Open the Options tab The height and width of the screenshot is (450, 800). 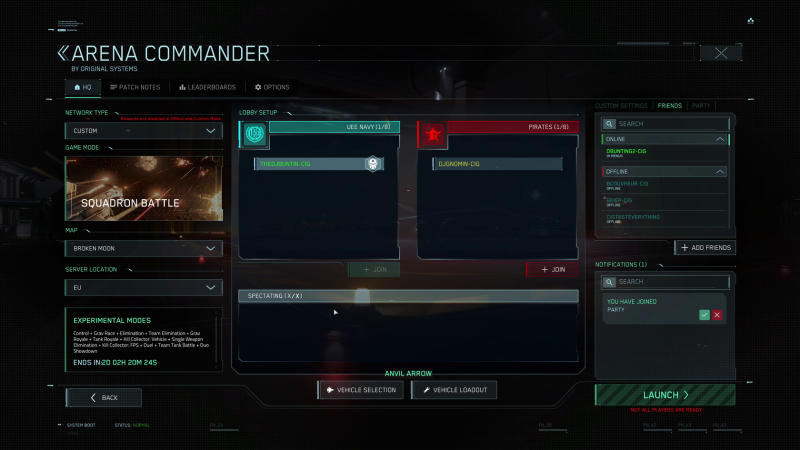pos(272,87)
